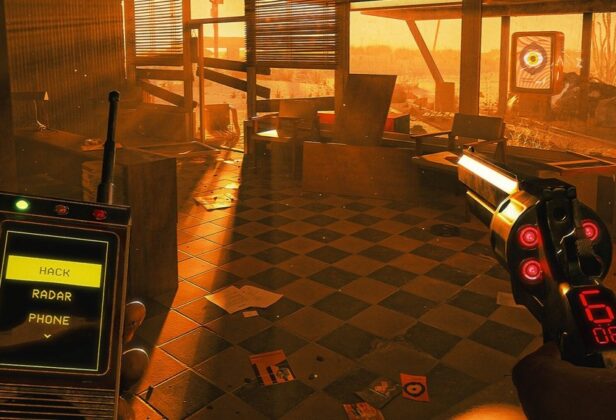
Task: Select the HACK option on the handheld device
Action: click(54, 271)
